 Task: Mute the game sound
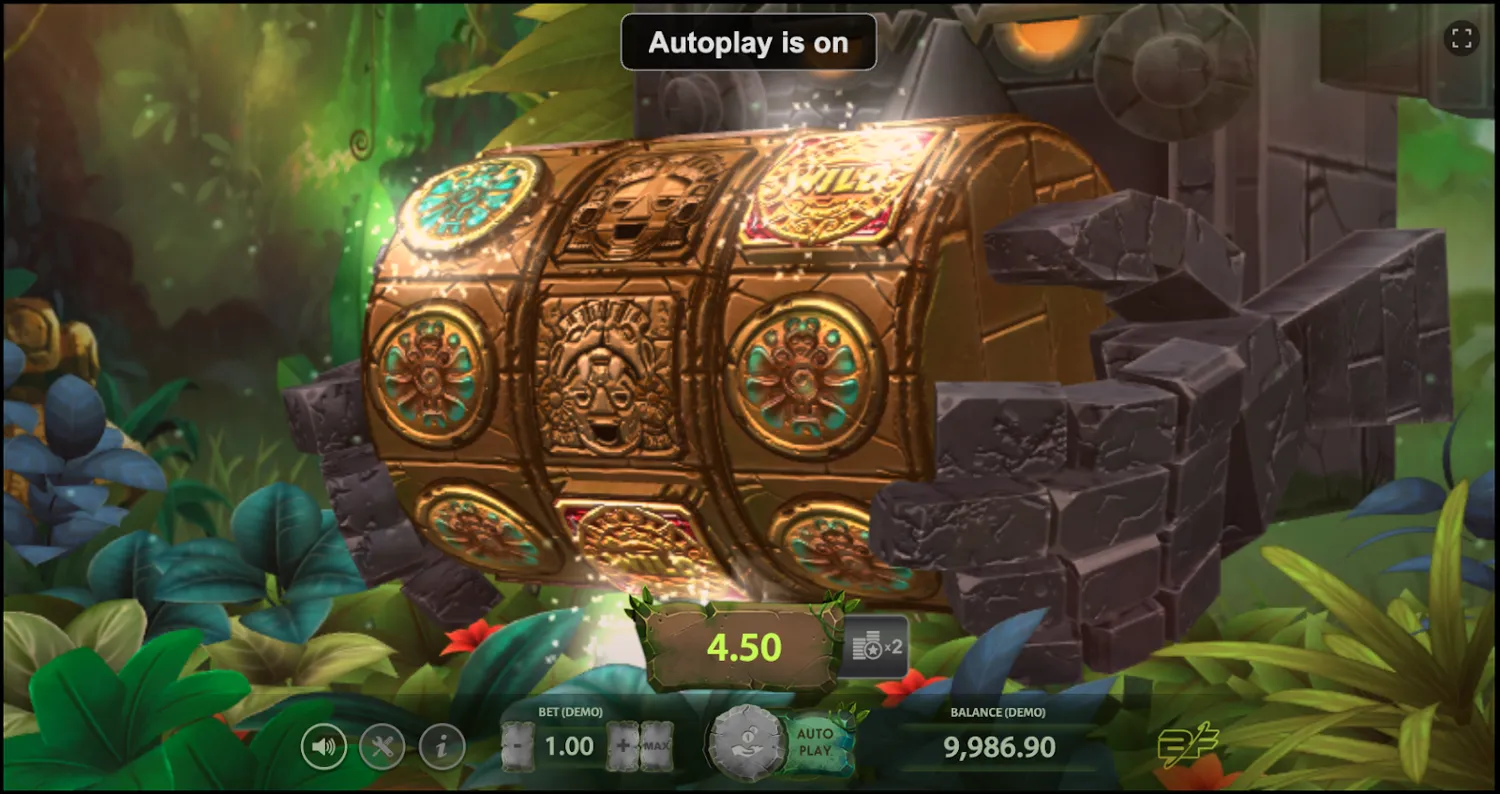coord(324,745)
